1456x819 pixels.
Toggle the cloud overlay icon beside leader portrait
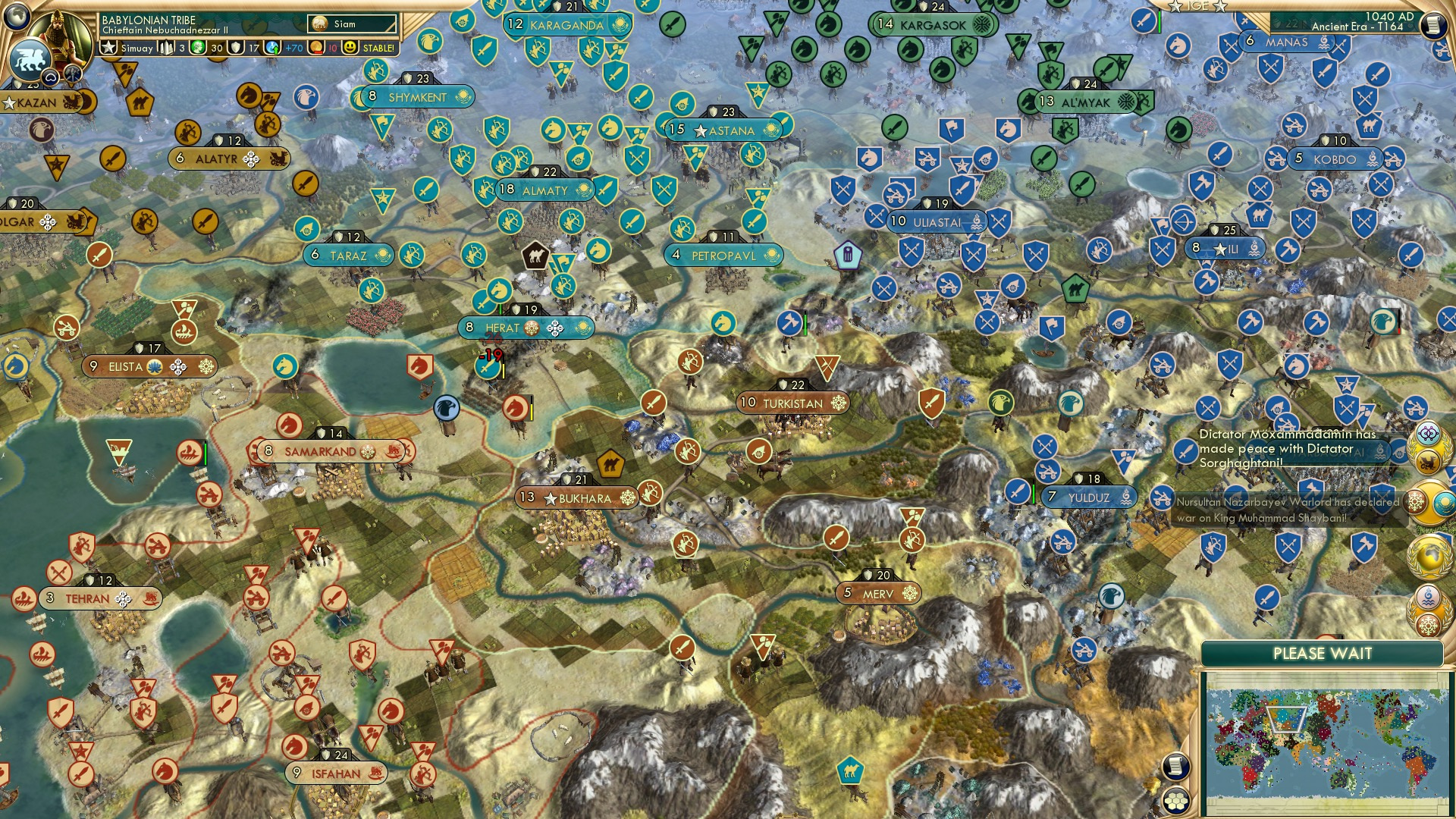49,77
